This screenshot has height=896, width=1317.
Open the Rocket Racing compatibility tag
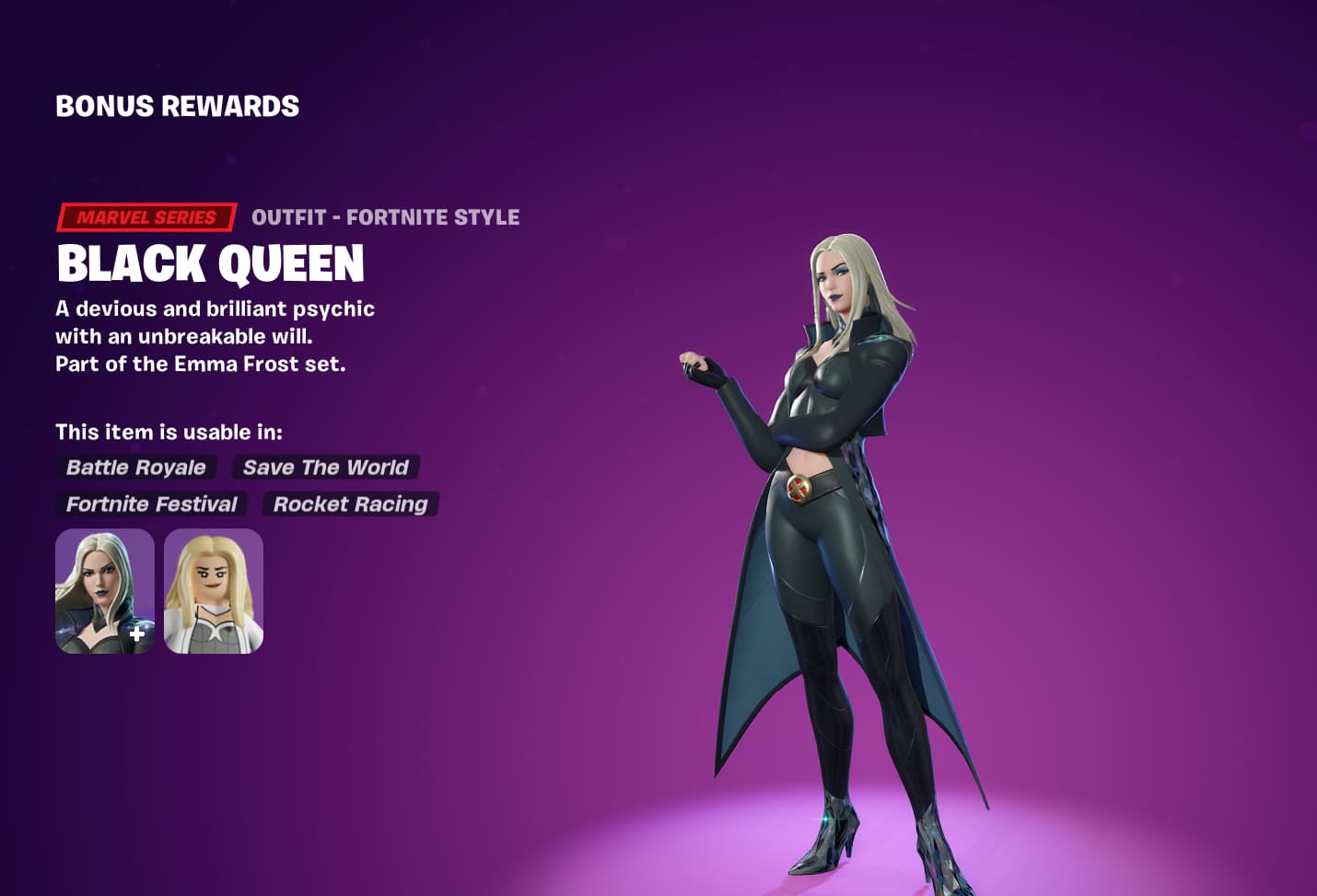pyautogui.click(x=349, y=504)
